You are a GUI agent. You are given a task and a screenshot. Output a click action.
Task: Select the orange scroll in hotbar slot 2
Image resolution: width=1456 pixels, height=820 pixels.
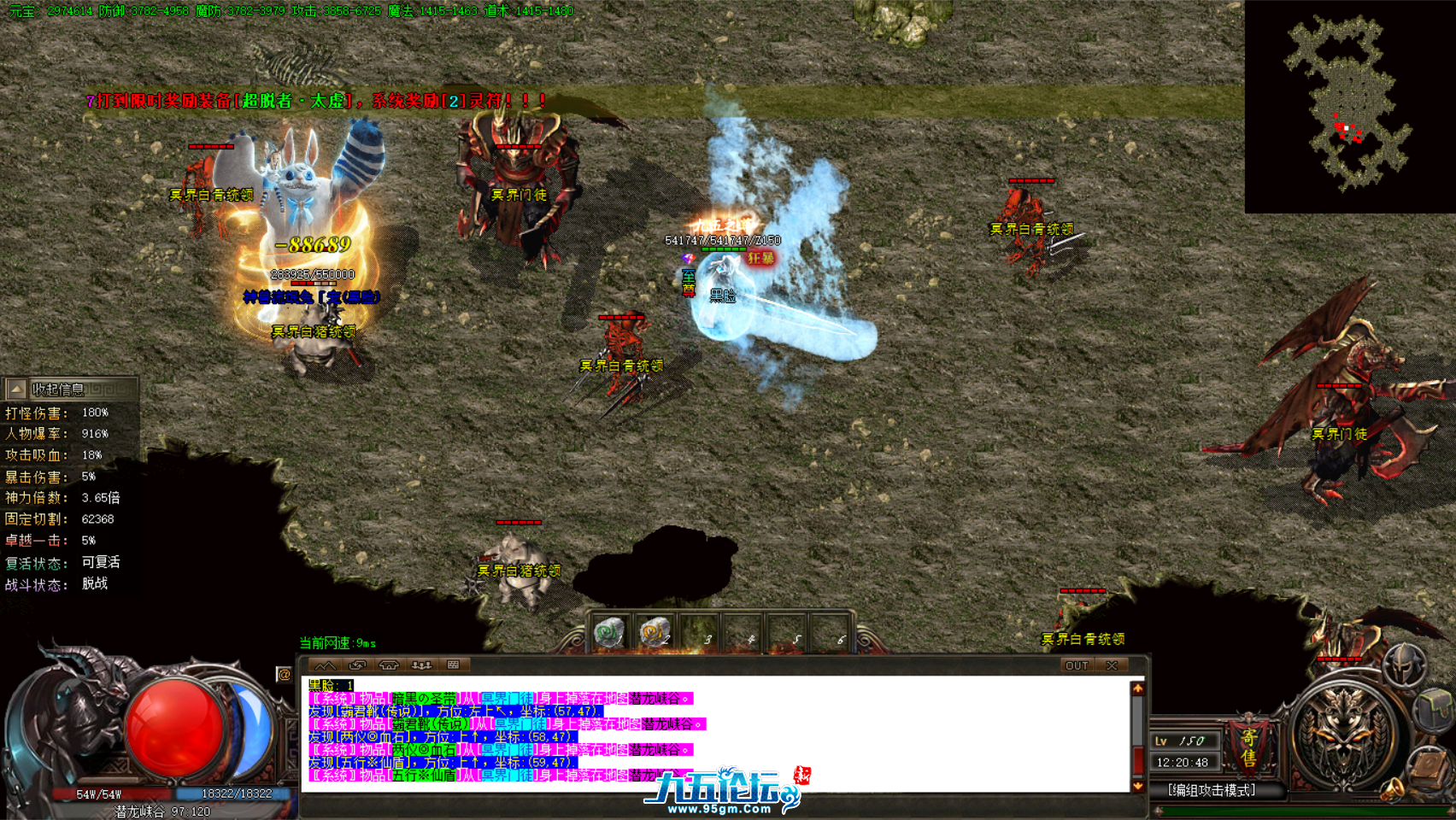654,631
